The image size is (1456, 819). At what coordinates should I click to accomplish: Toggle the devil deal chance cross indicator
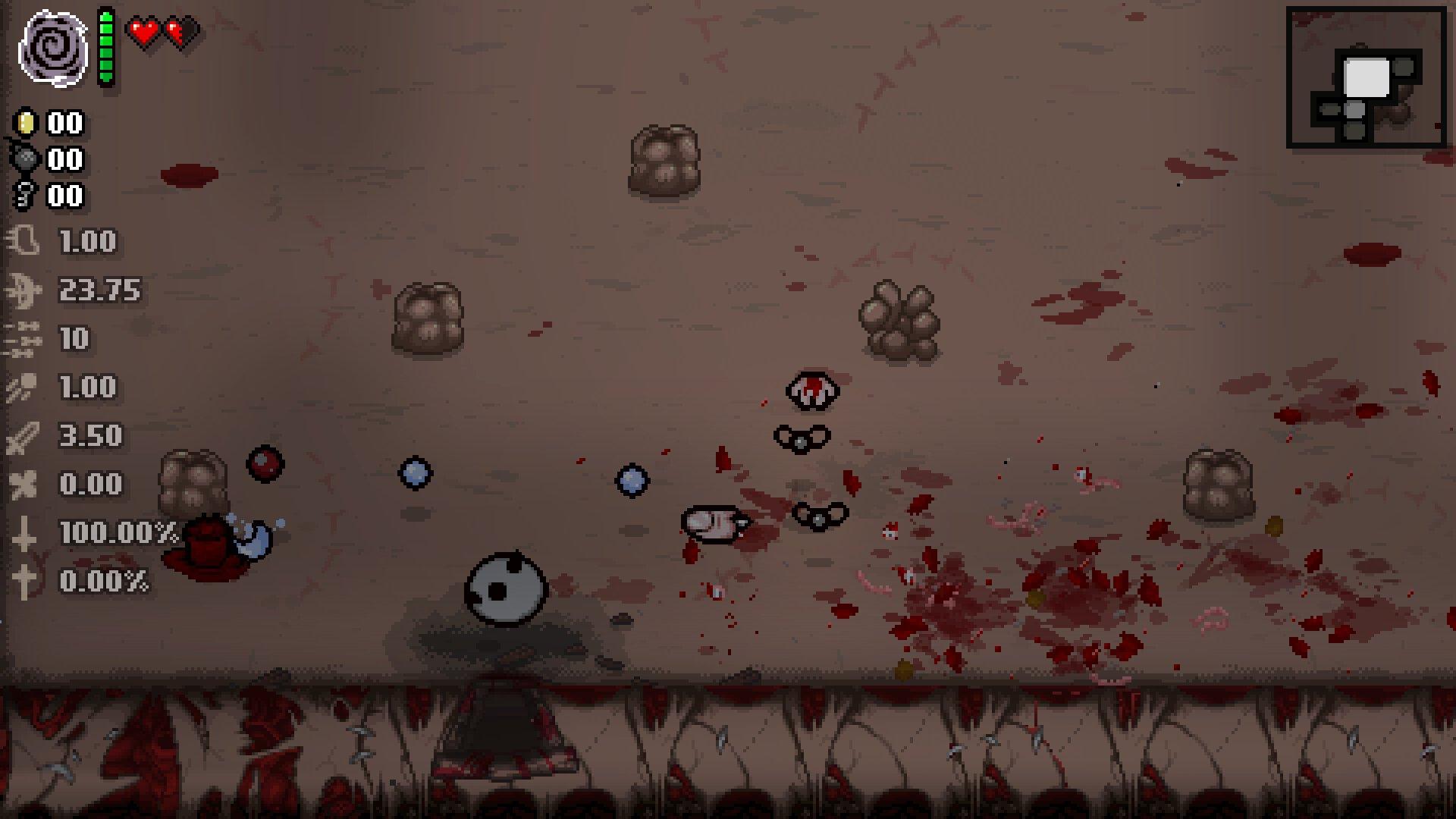tap(25, 532)
